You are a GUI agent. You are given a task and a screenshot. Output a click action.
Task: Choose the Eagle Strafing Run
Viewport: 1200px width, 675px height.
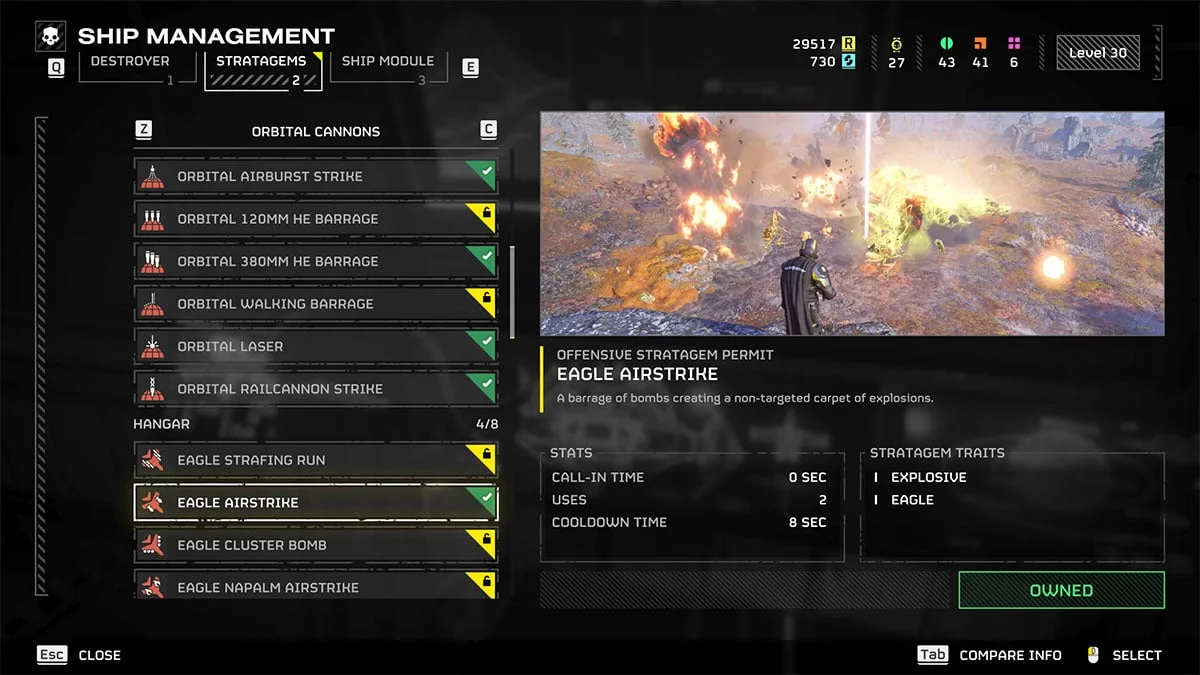tap(315, 460)
